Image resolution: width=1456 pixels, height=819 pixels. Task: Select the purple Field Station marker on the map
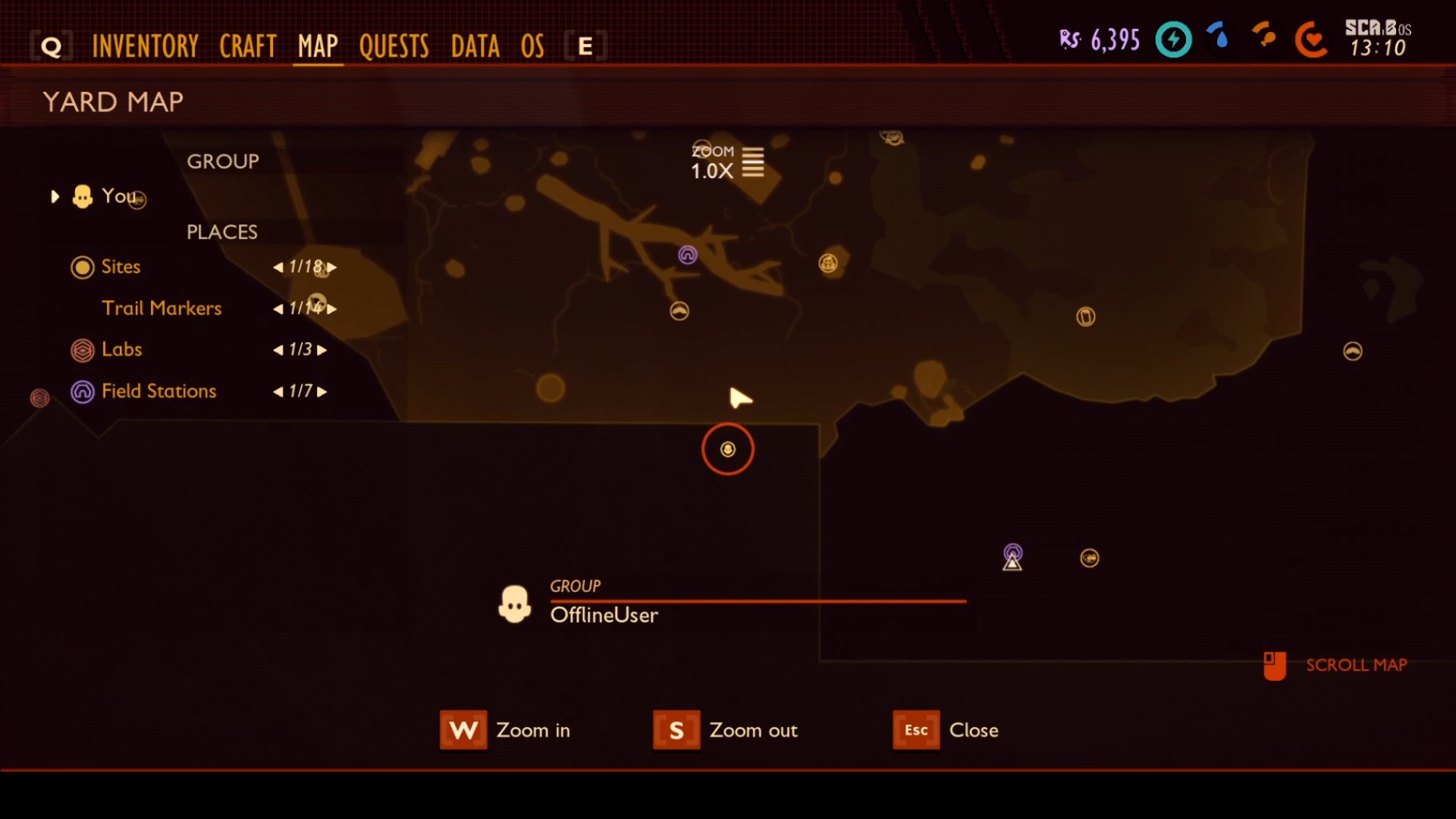(x=689, y=256)
